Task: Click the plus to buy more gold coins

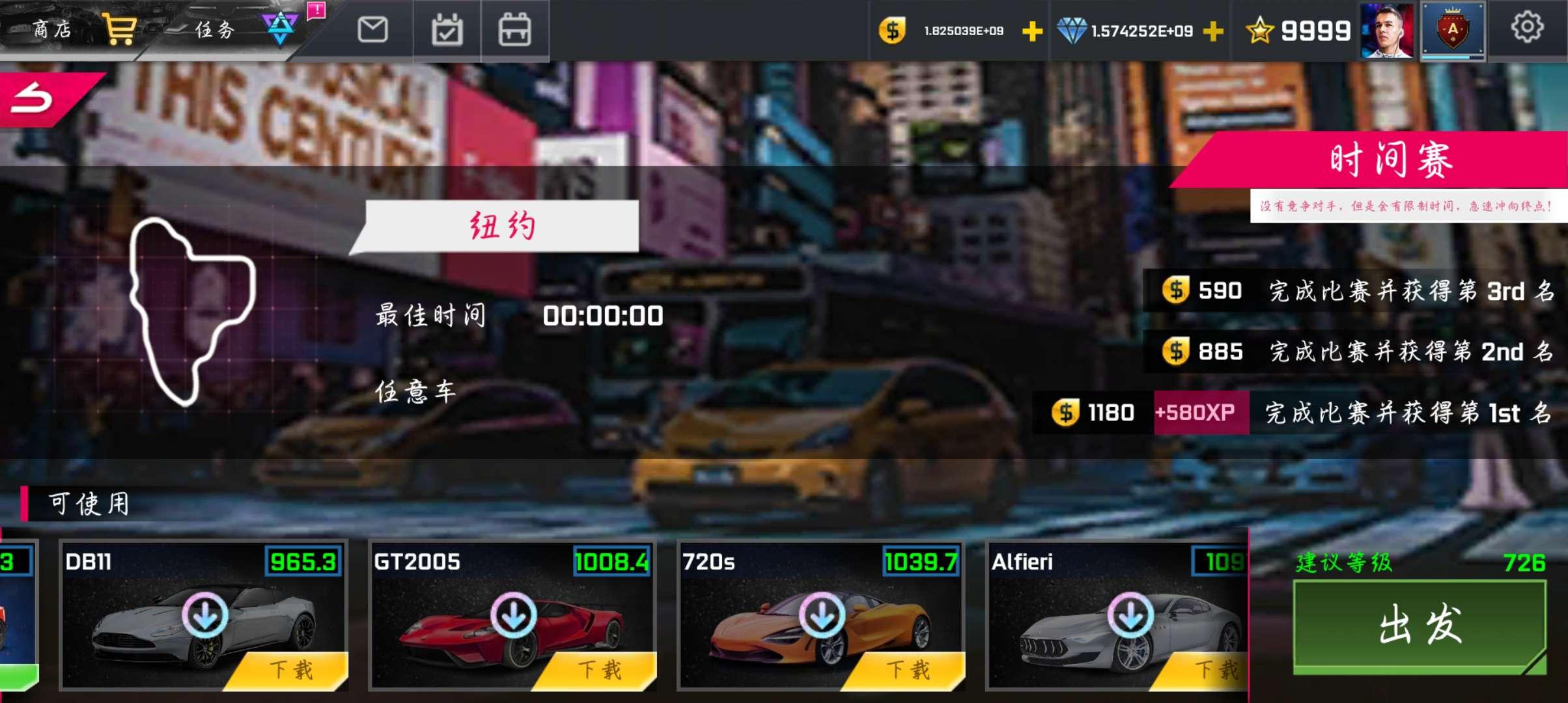Action: click(1031, 31)
